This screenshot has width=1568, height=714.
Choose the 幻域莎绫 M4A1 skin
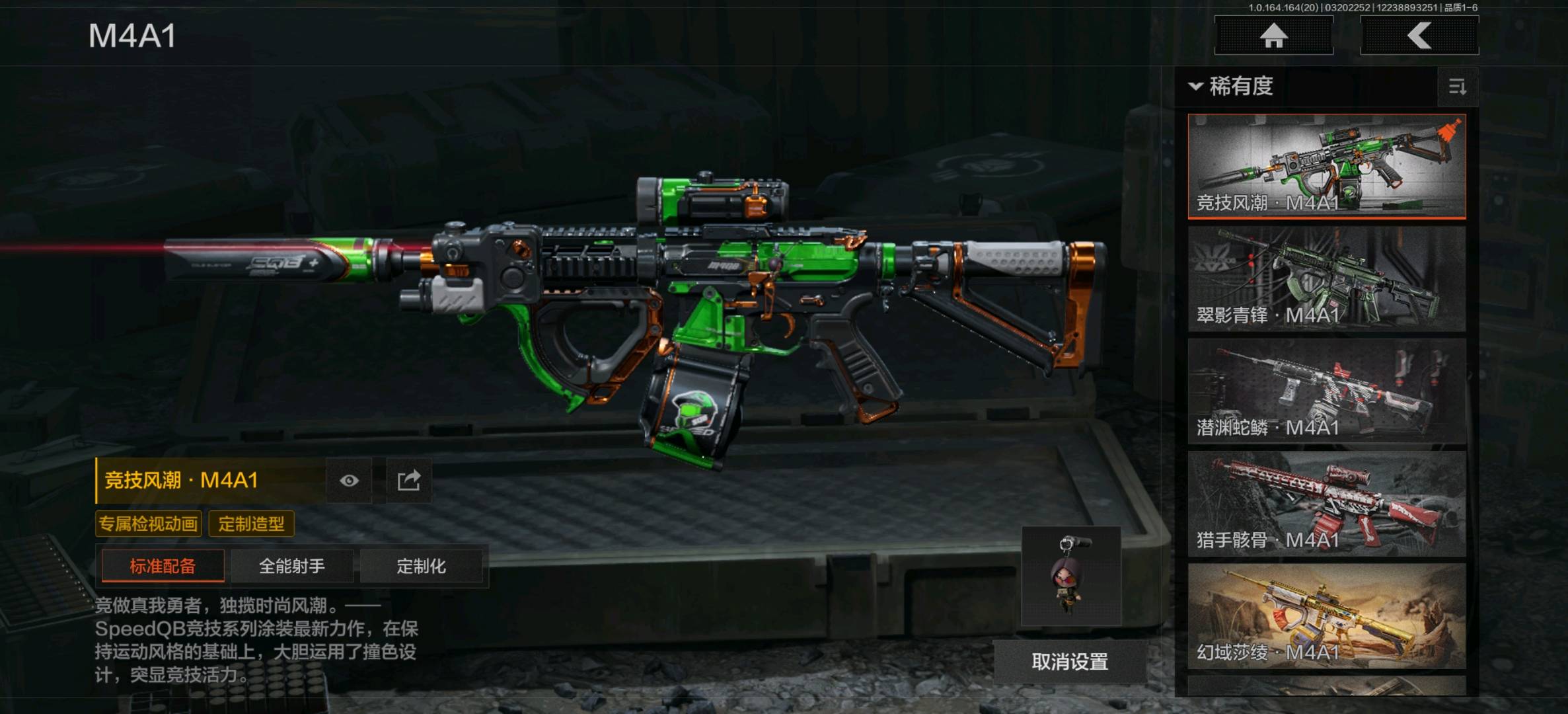coord(1326,616)
